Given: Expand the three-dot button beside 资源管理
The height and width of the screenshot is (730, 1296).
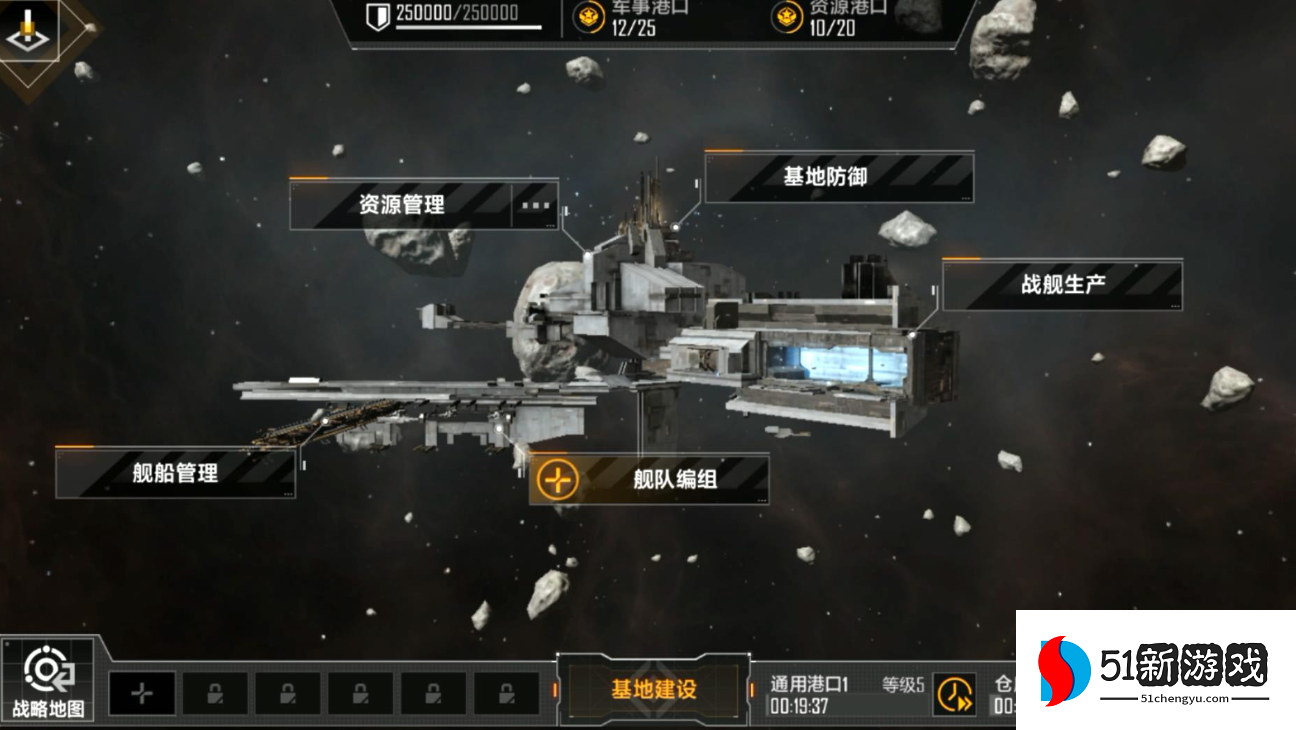Looking at the screenshot, I should tap(536, 205).
